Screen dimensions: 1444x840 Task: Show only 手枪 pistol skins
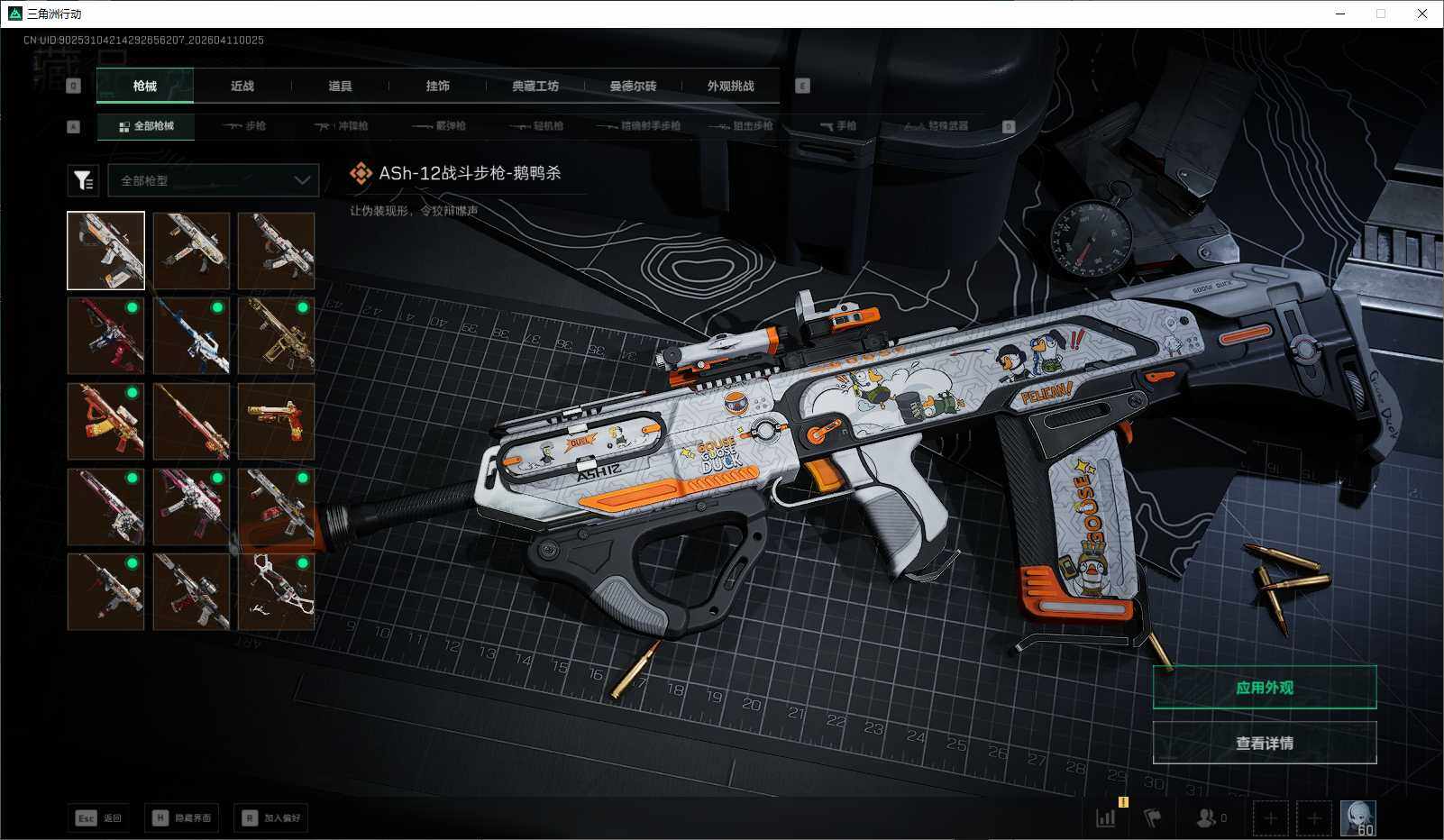pos(838,126)
